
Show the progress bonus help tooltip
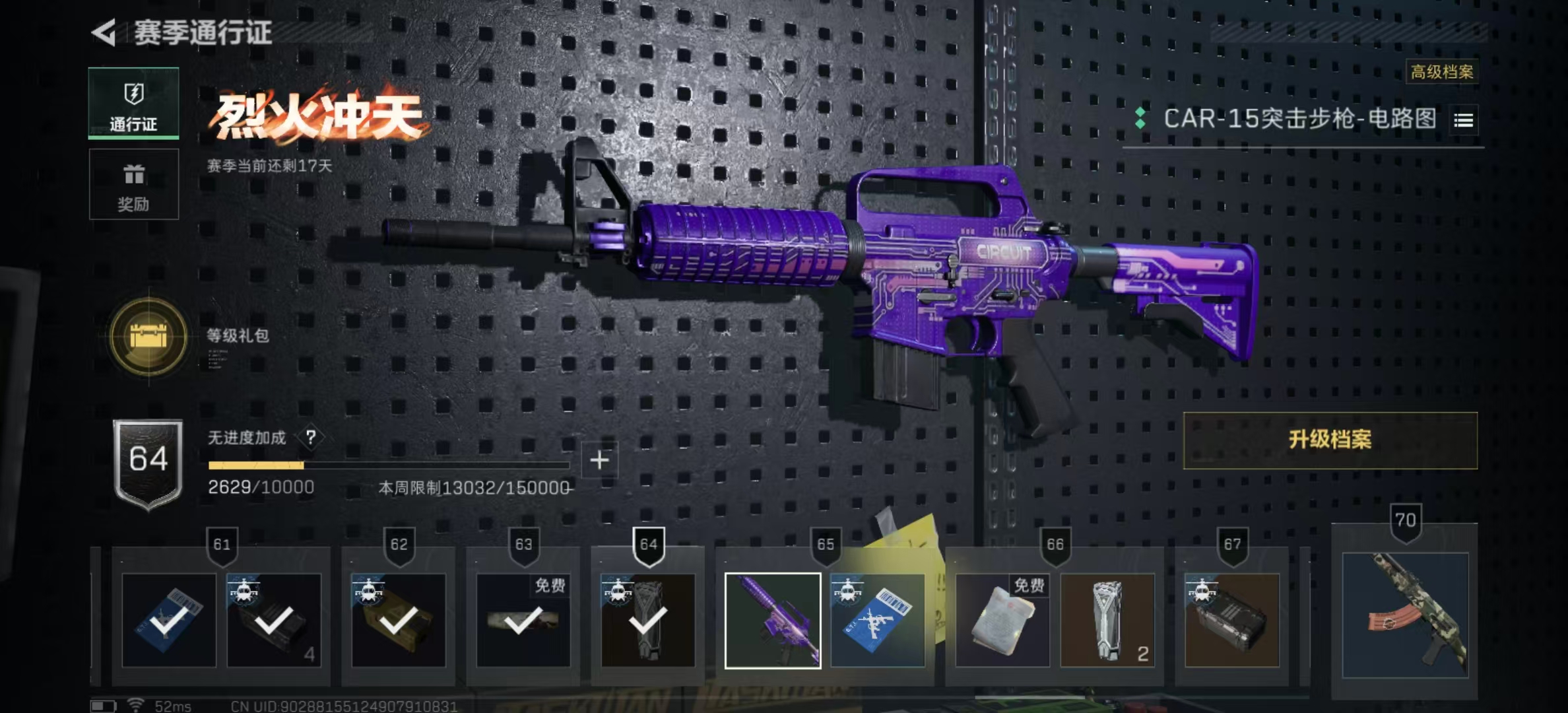click(311, 437)
